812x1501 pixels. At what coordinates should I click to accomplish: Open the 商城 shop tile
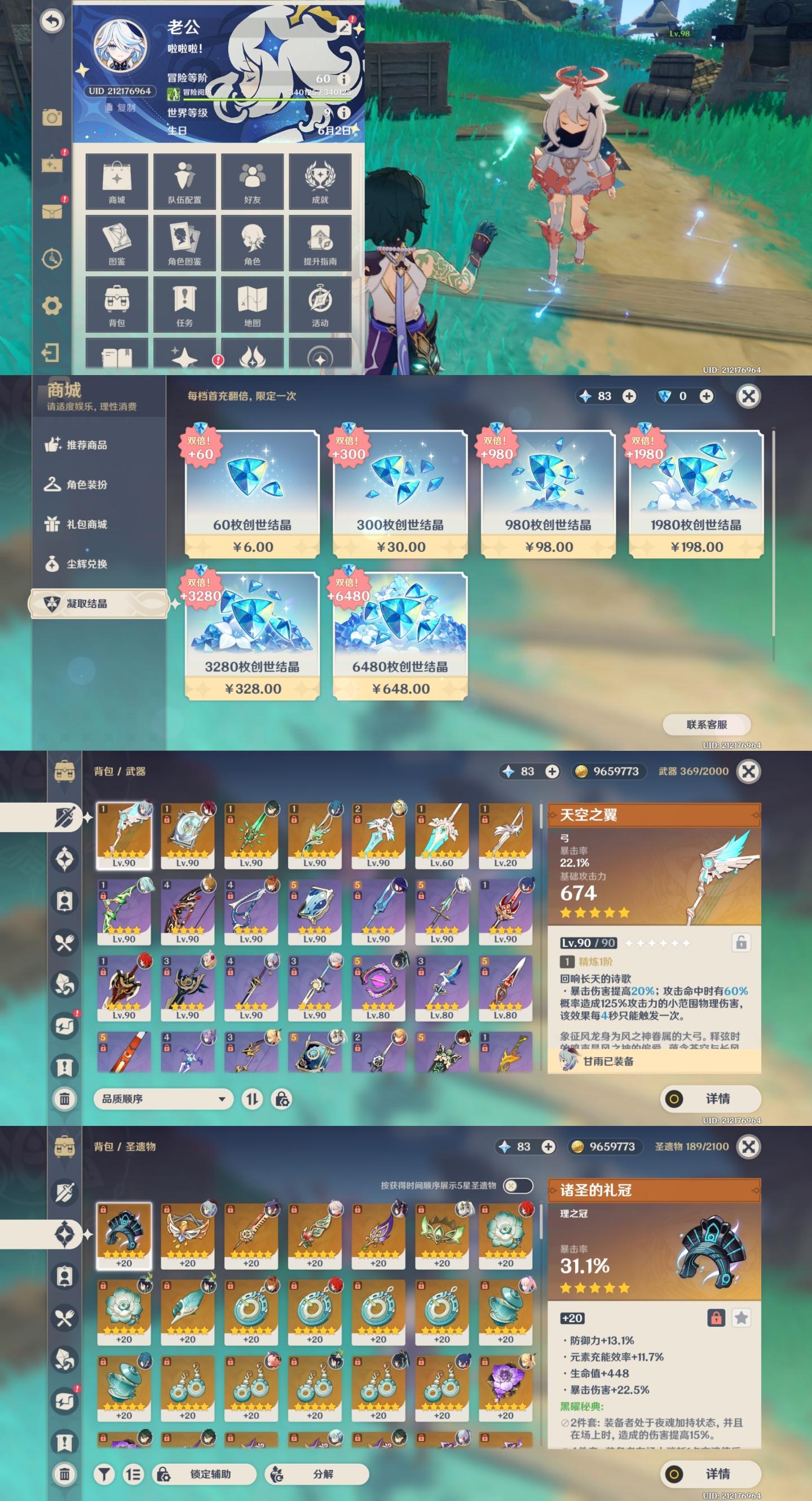pos(117,181)
